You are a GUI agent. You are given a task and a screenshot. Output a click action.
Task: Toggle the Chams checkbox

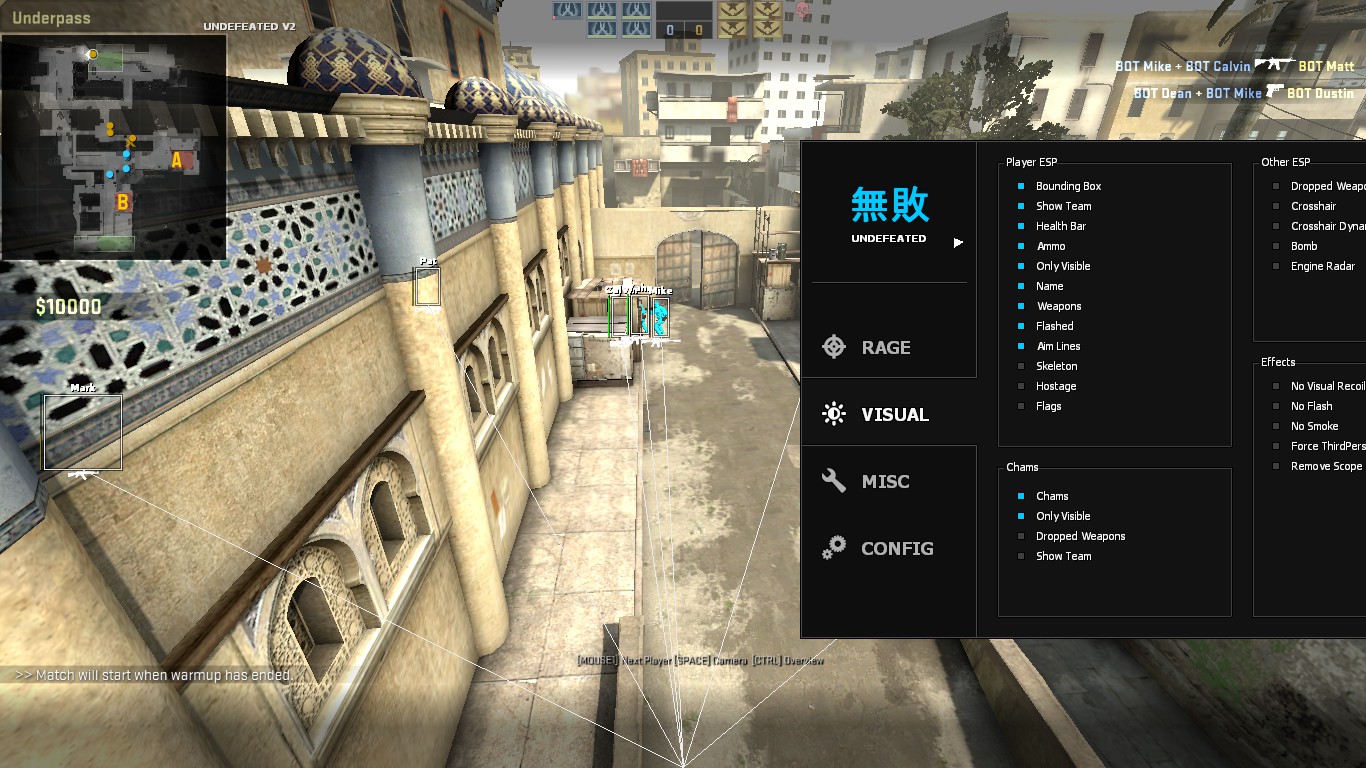[x=1021, y=496]
